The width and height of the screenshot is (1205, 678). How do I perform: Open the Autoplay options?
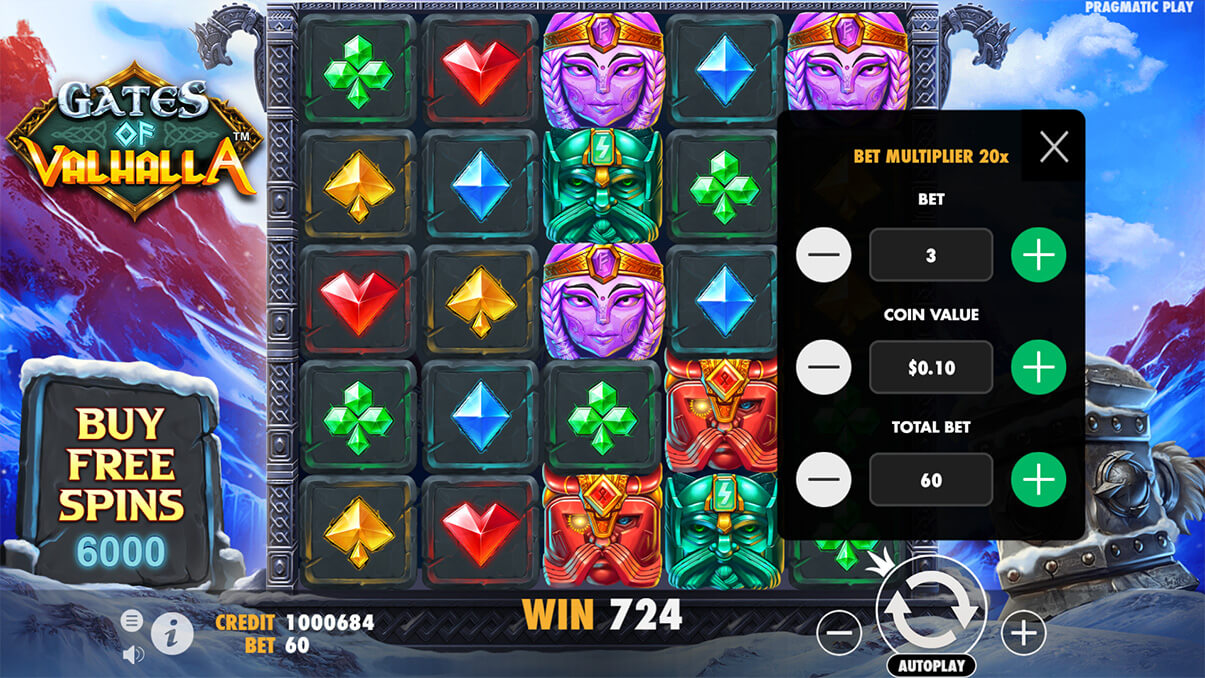[x=931, y=665]
